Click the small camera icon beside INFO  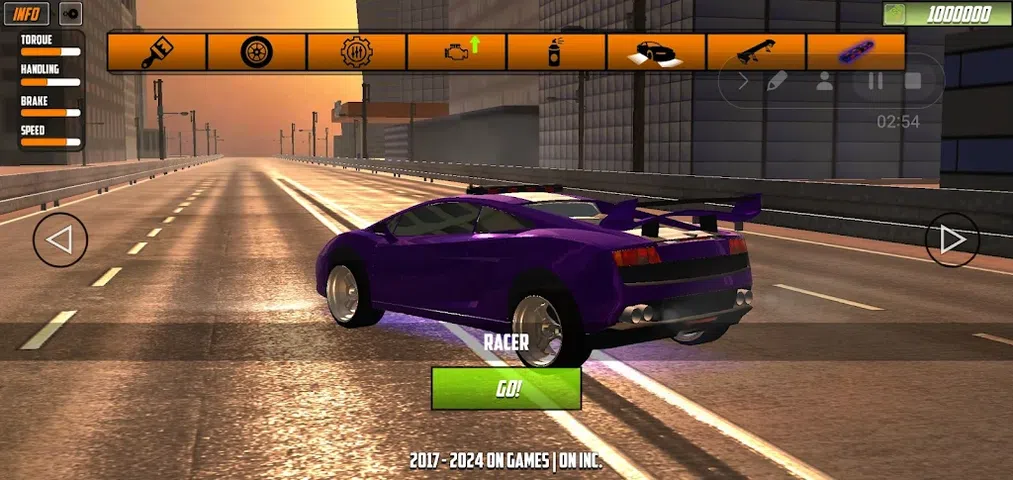(x=70, y=14)
